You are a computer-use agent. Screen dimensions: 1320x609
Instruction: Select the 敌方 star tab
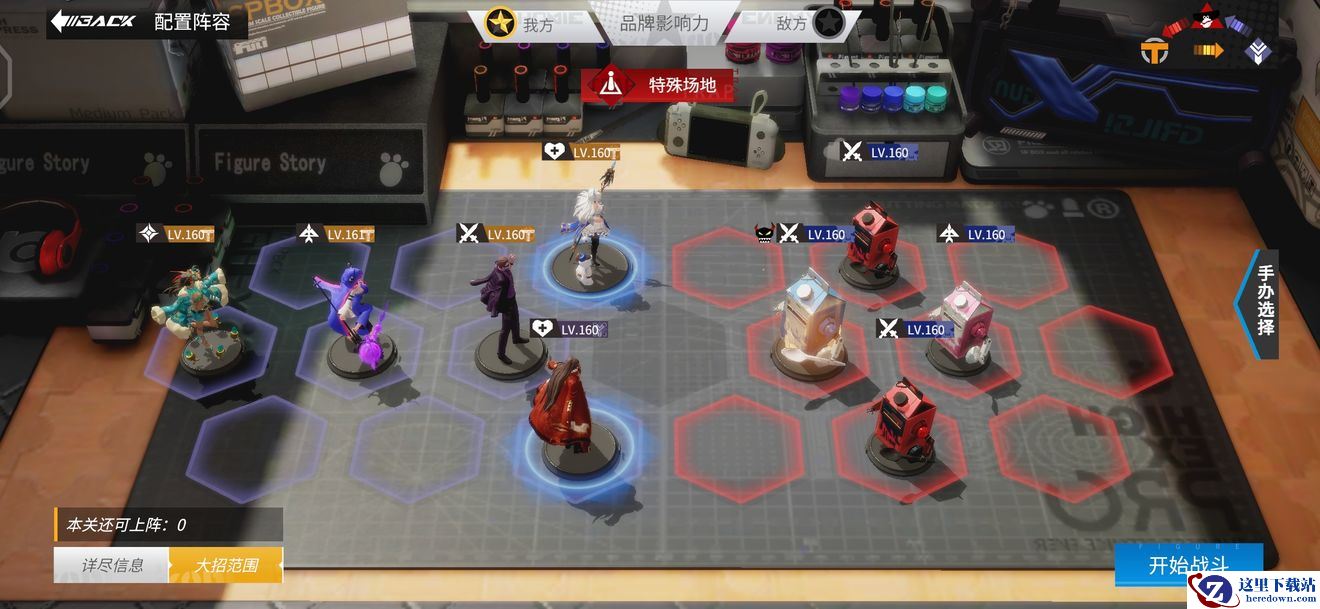click(x=808, y=23)
